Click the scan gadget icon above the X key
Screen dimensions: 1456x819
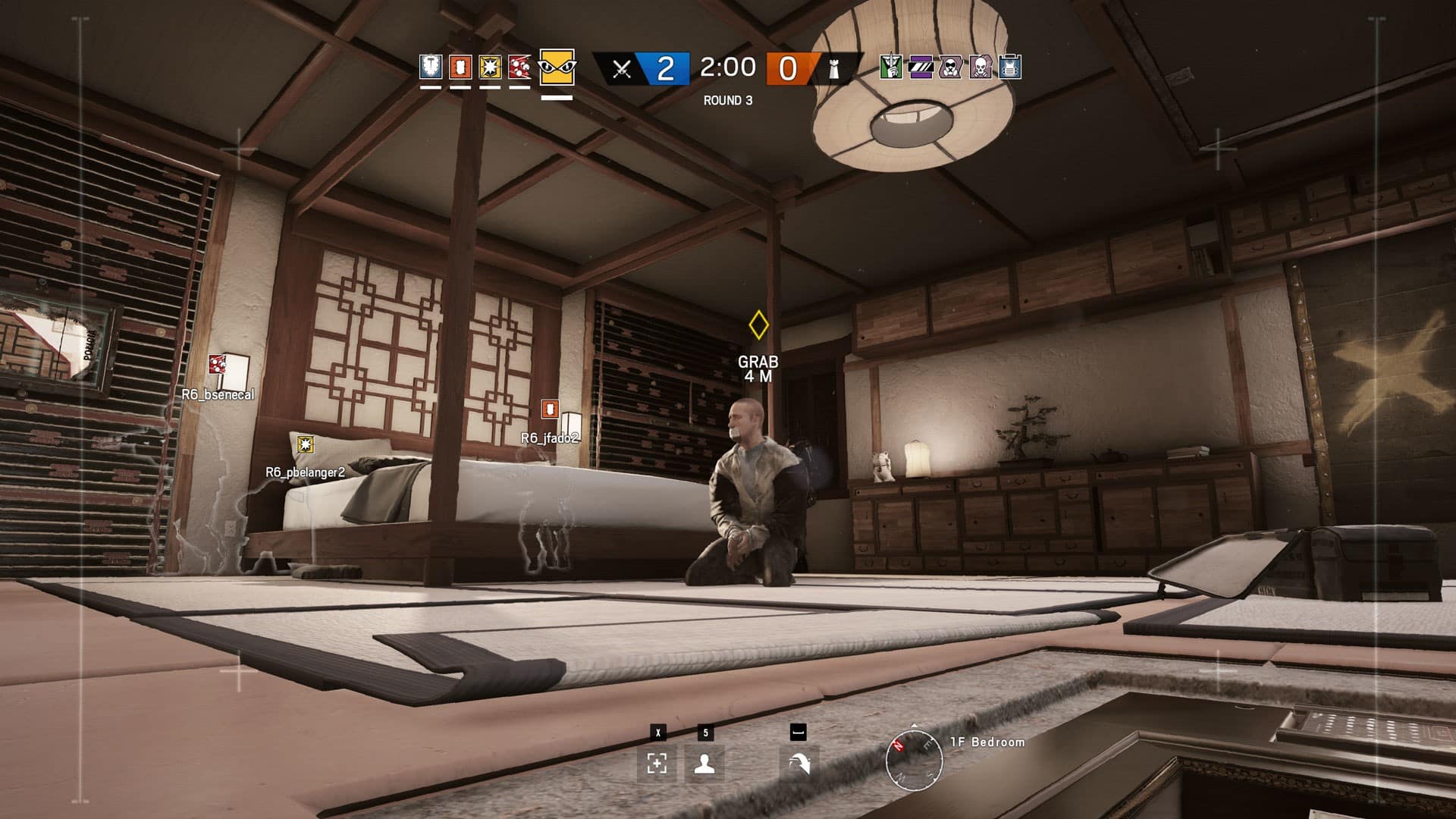click(657, 764)
